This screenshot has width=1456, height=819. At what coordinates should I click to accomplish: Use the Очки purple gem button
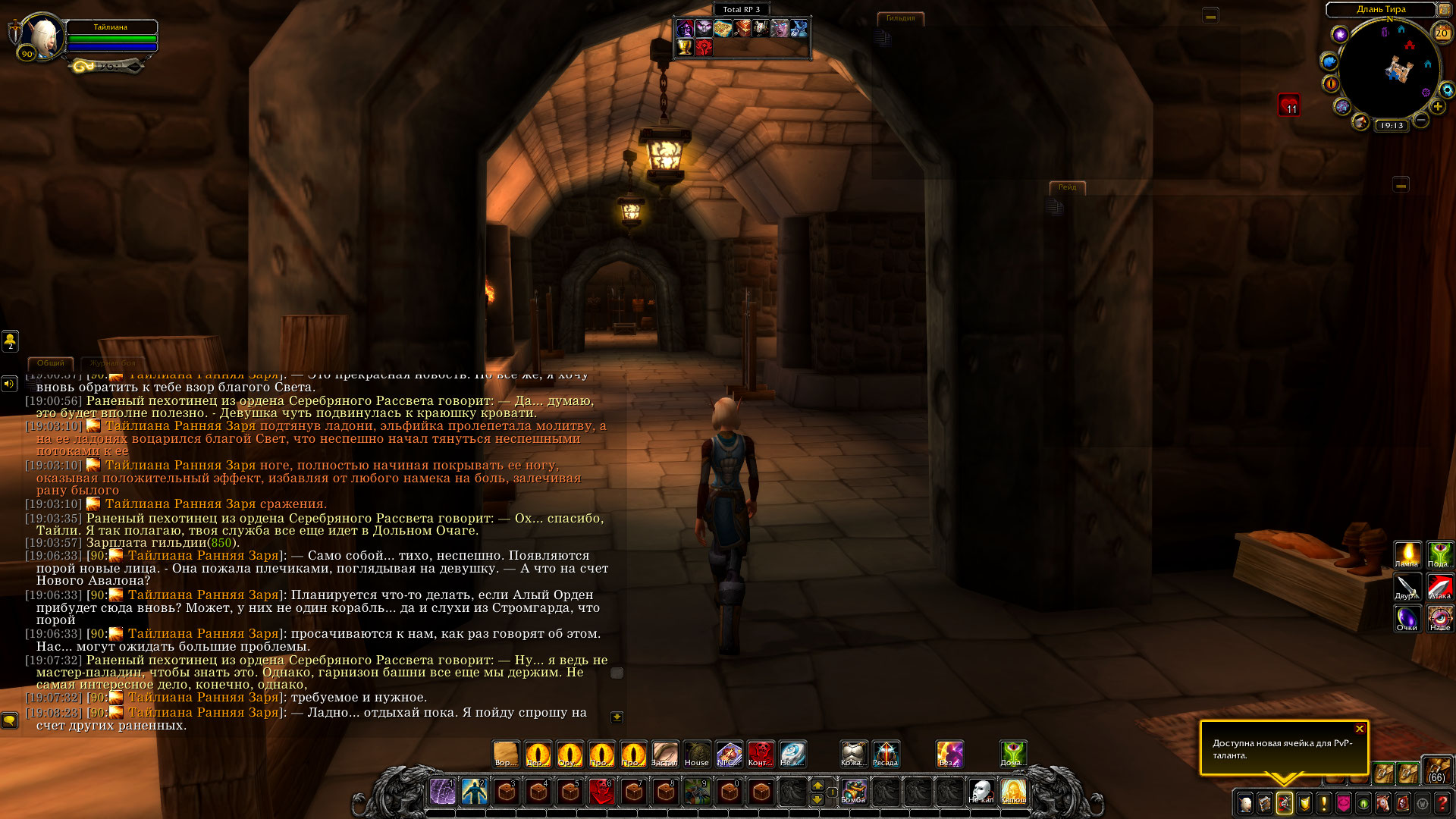point(1407,618)
